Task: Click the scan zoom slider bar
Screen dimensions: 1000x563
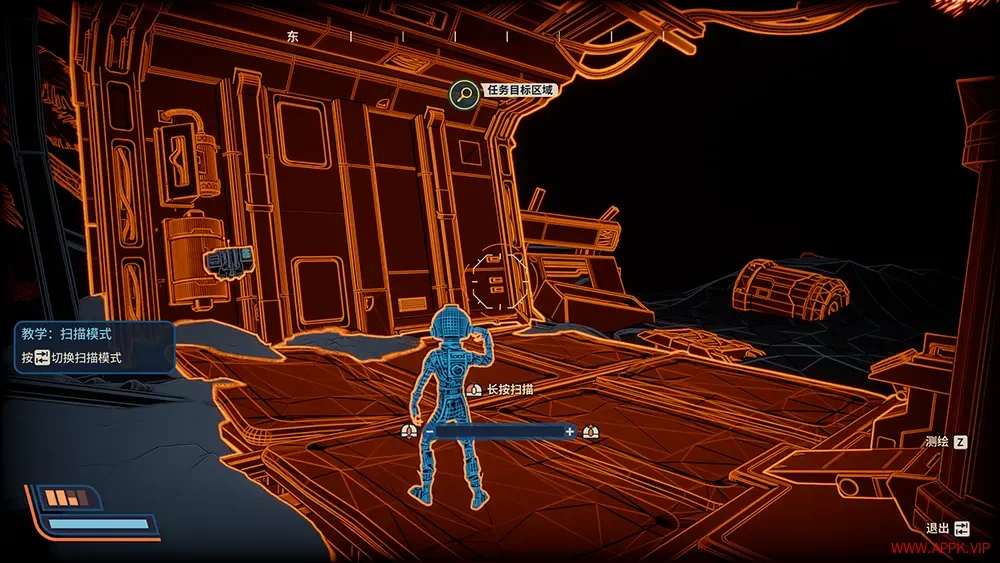Action: (x=499, y=431)
